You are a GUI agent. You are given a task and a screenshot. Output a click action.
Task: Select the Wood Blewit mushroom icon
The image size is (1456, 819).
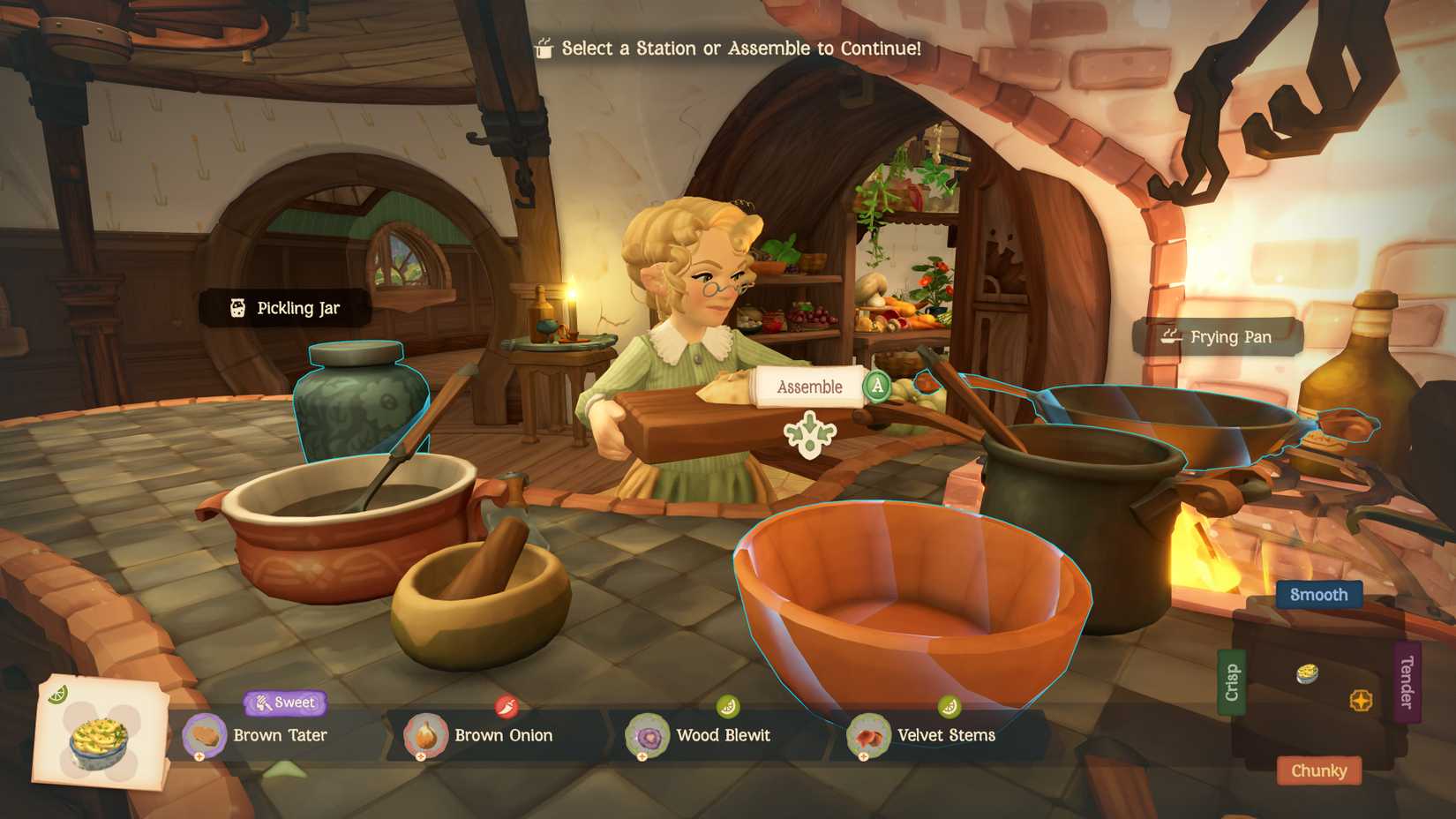pos(649,736)
